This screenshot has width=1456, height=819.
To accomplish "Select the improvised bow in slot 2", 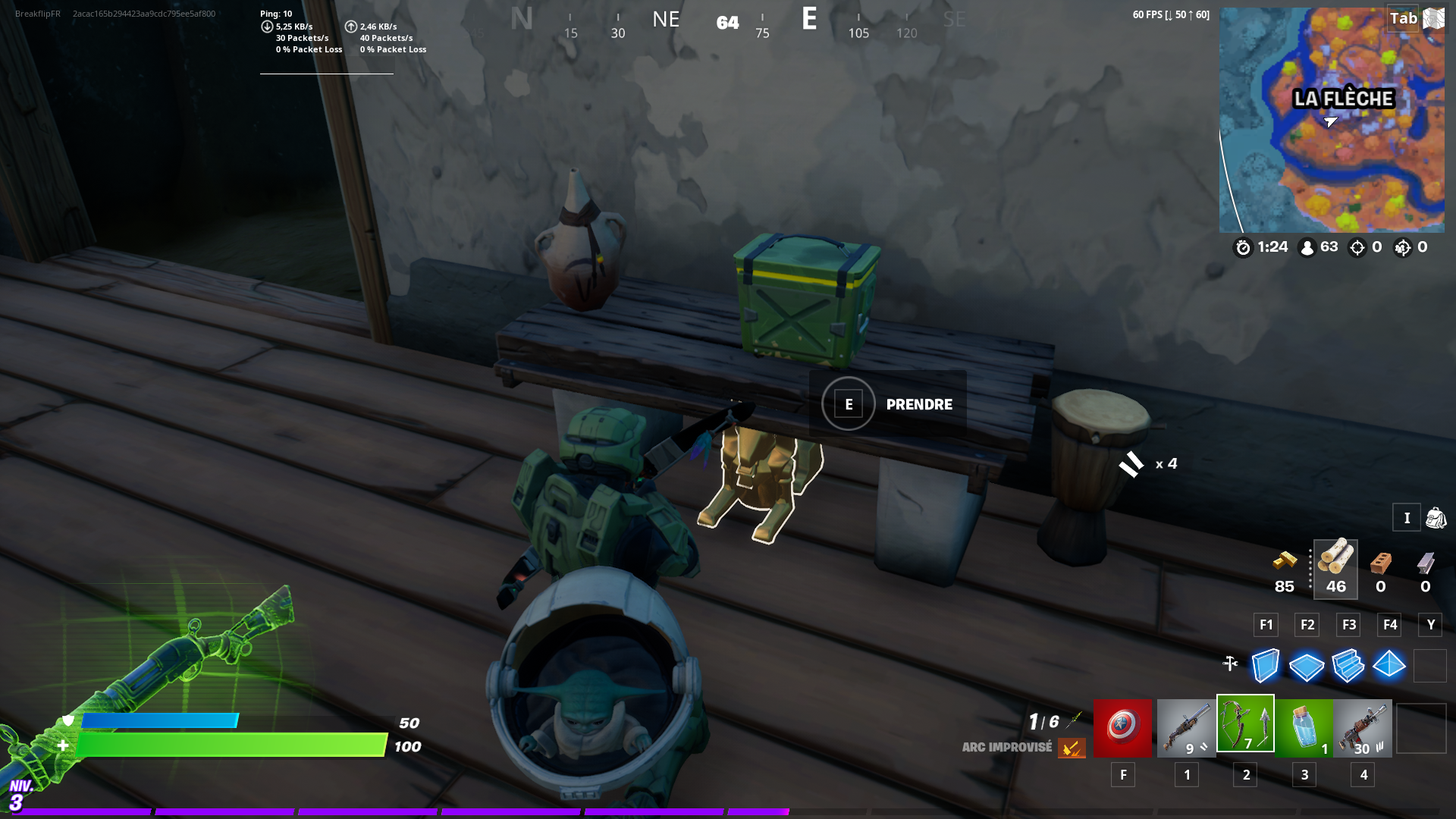I will click(x=1245, y=728).
